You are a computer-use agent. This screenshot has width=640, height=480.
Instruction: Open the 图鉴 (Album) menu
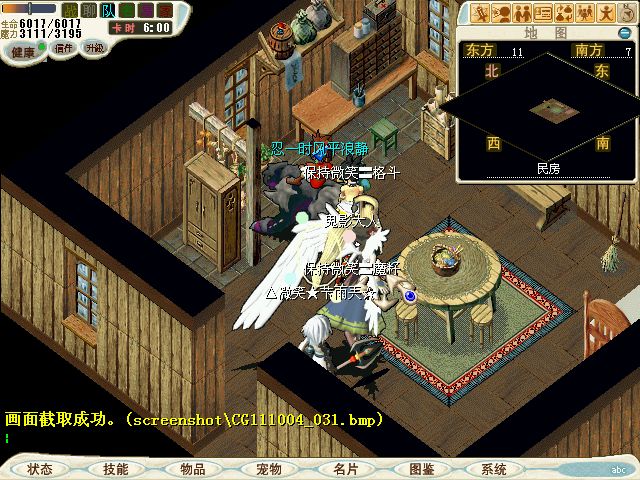(x=421, y=468)
